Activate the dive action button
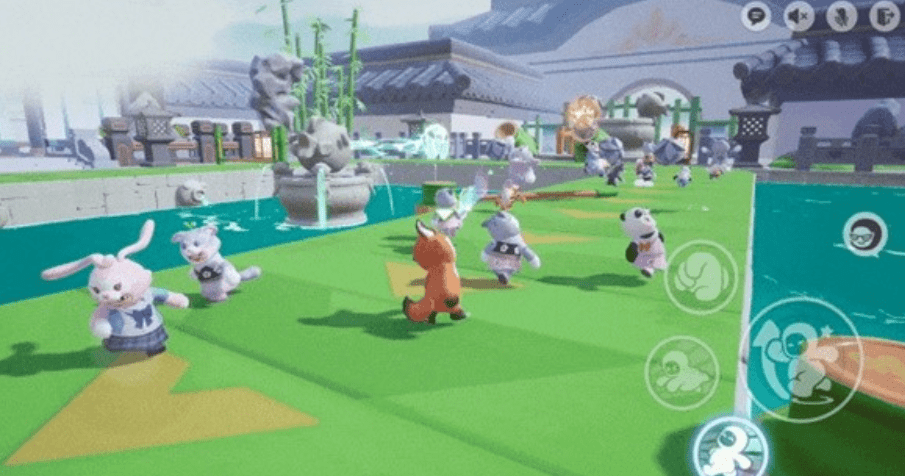The image size is (905, 476). [682, 372]
